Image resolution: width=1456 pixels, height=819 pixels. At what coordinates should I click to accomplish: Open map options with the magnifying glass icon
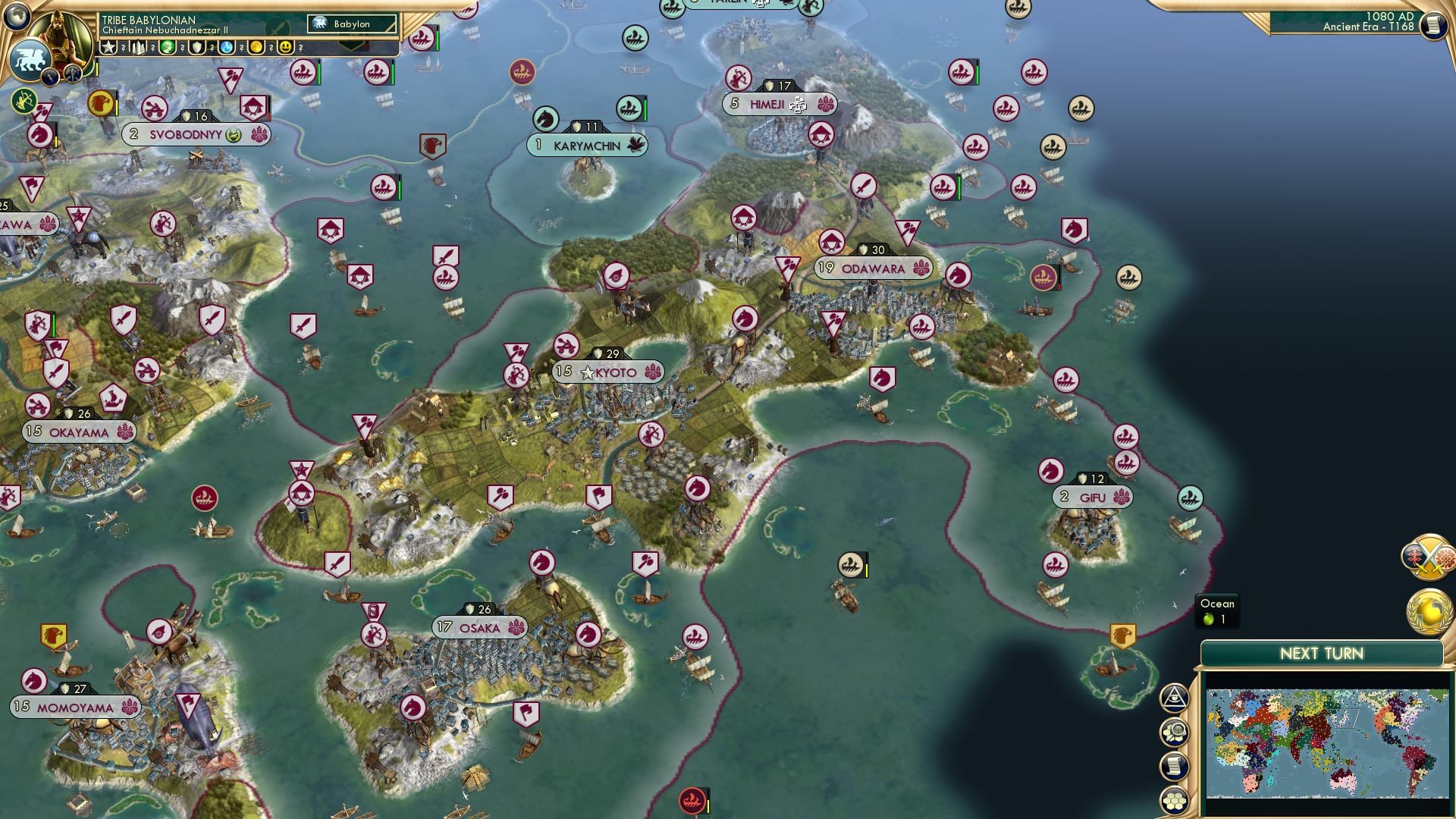(x=1174, y=730)
